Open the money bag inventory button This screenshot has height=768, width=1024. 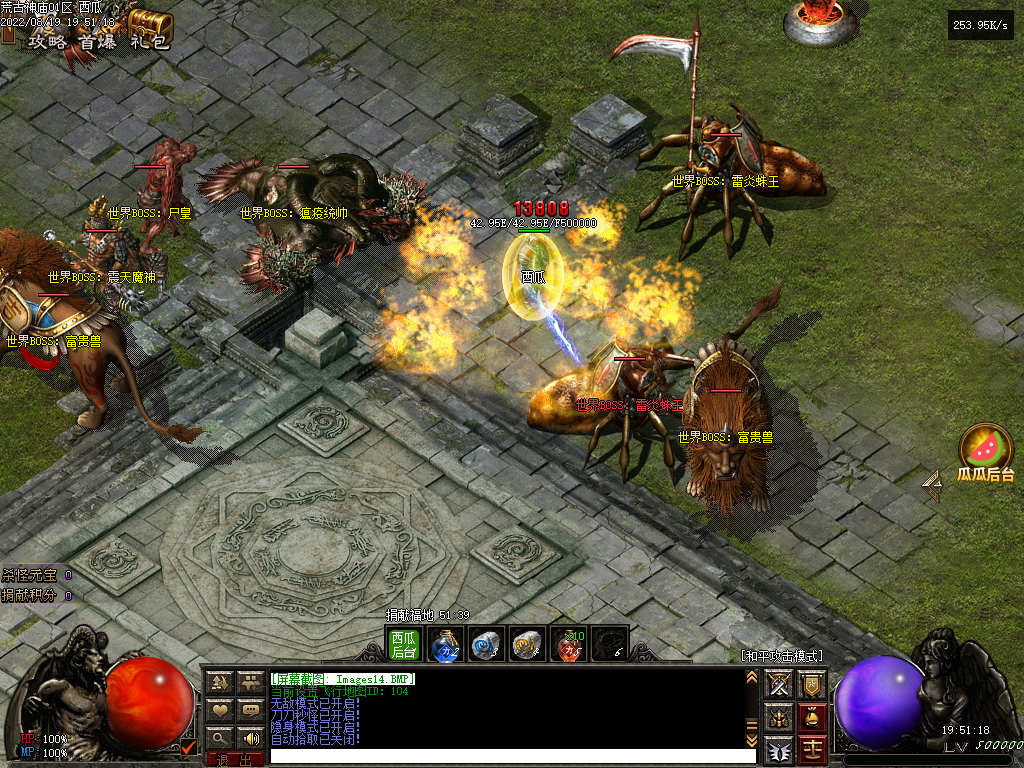813,717
